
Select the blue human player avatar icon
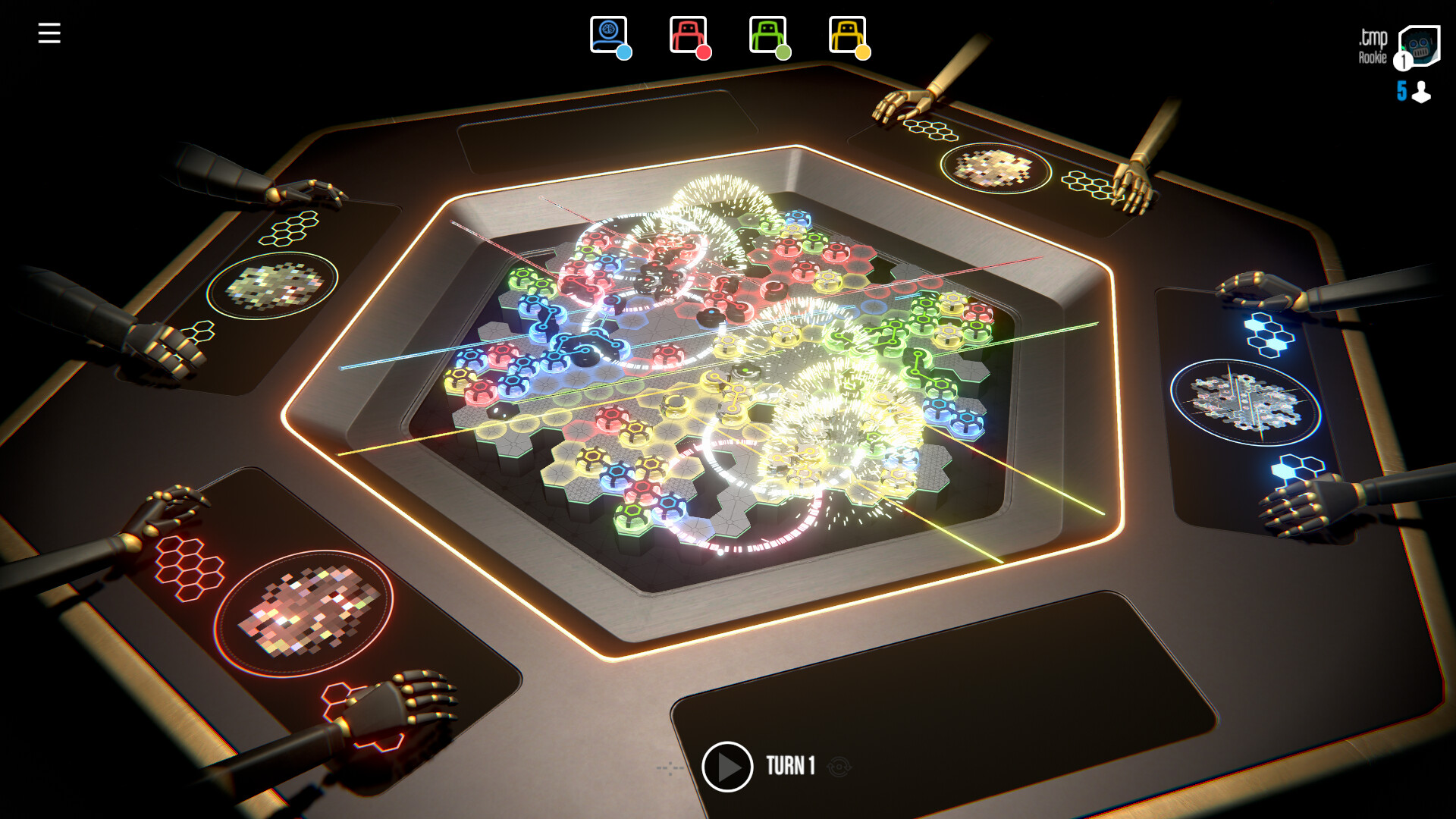(x=607, y=32)
